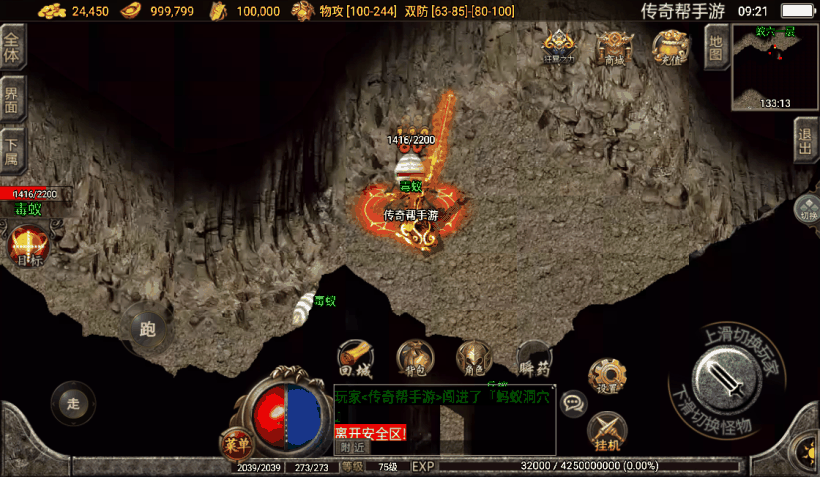Open the 充值 recharge icon

[669, 47]
